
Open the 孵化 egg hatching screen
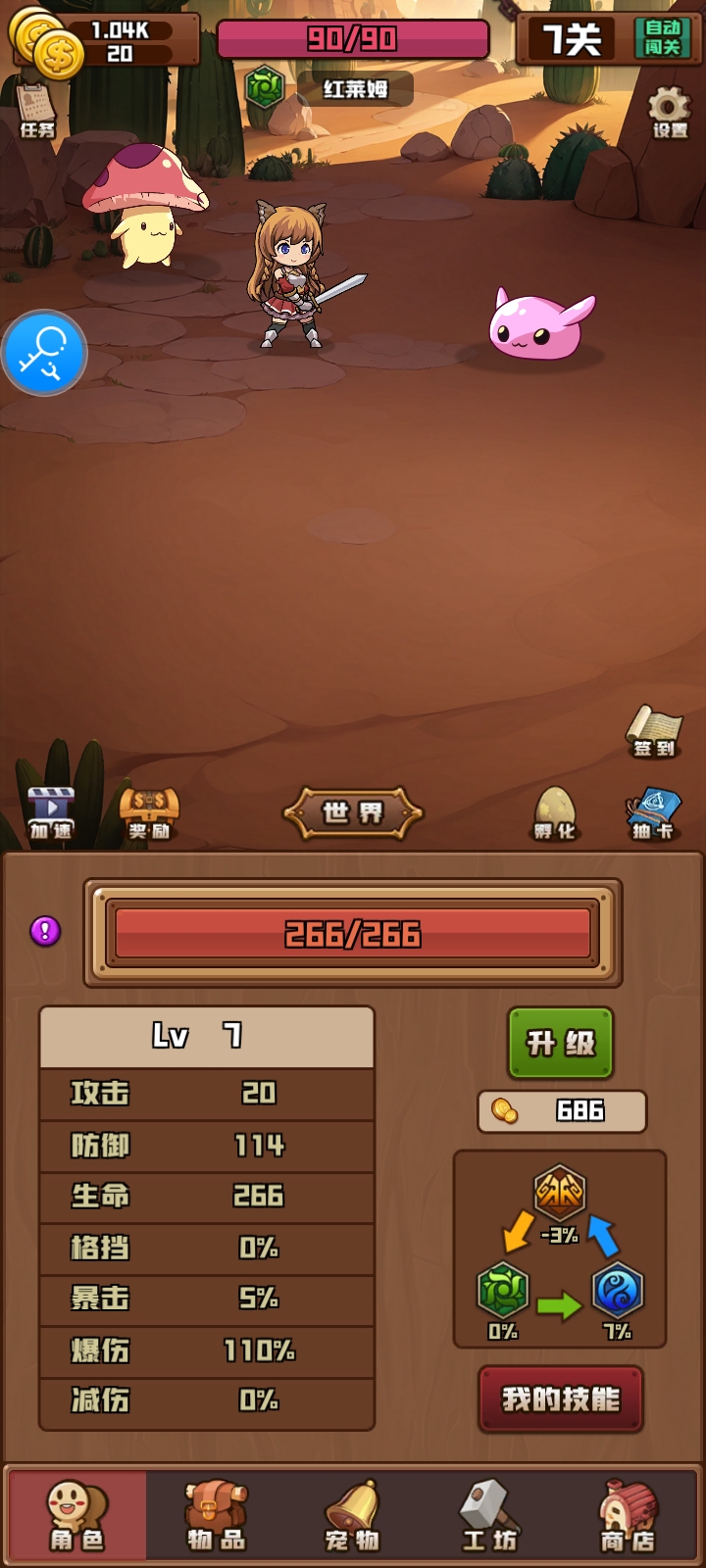point(554,813)
